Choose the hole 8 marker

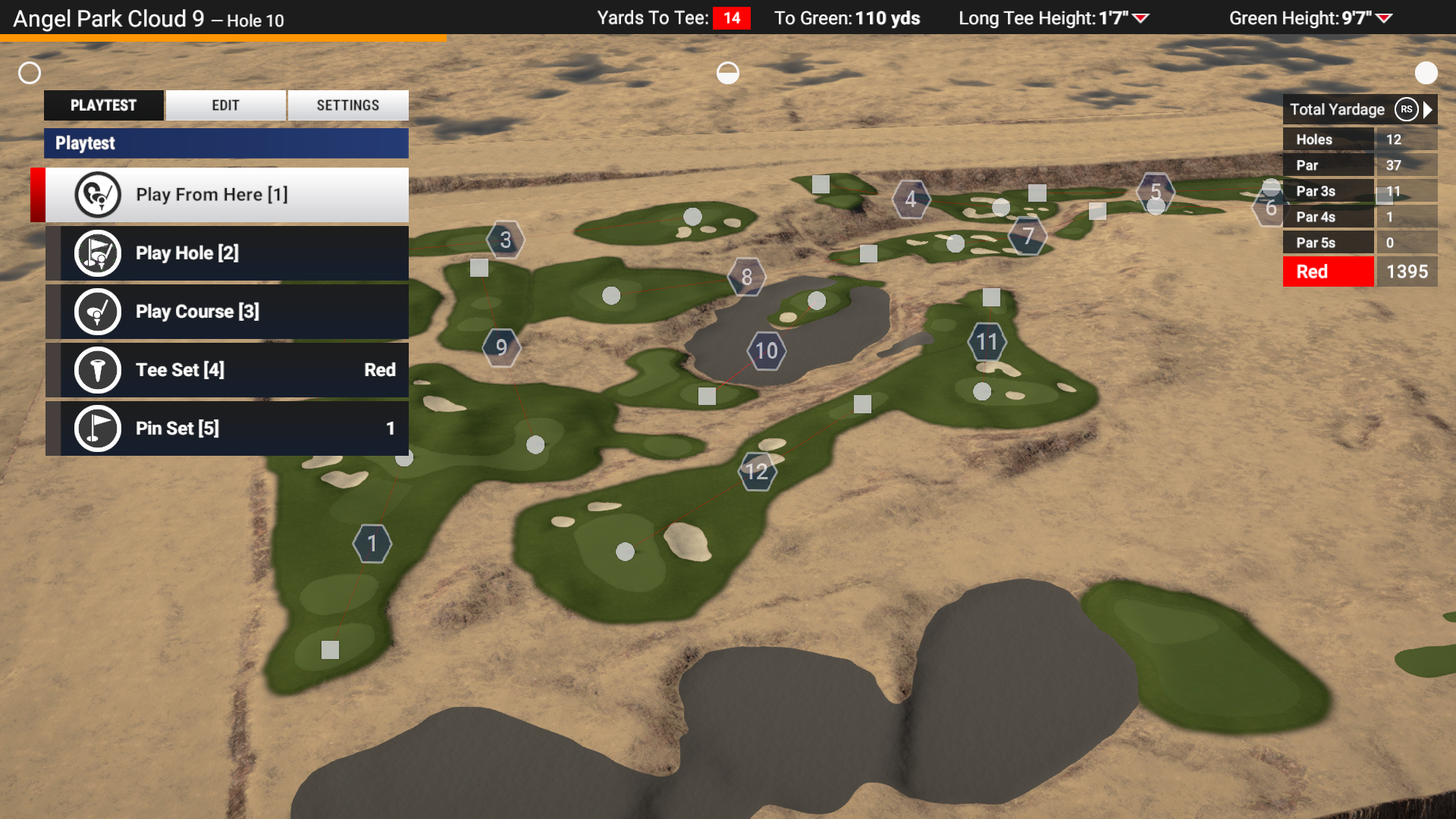point(747,278)
